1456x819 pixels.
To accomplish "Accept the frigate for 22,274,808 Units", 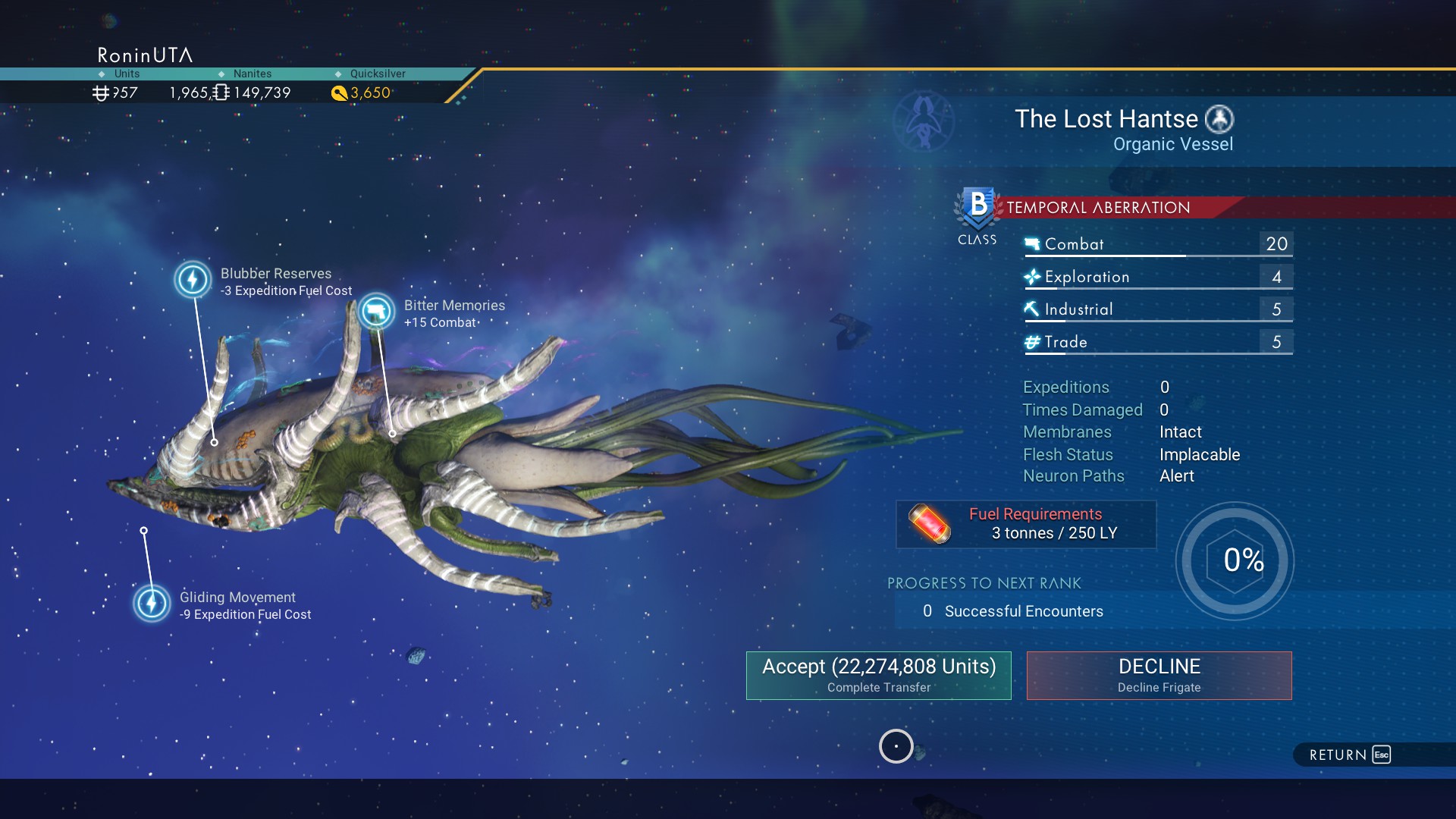I will [x=878, y=675].
